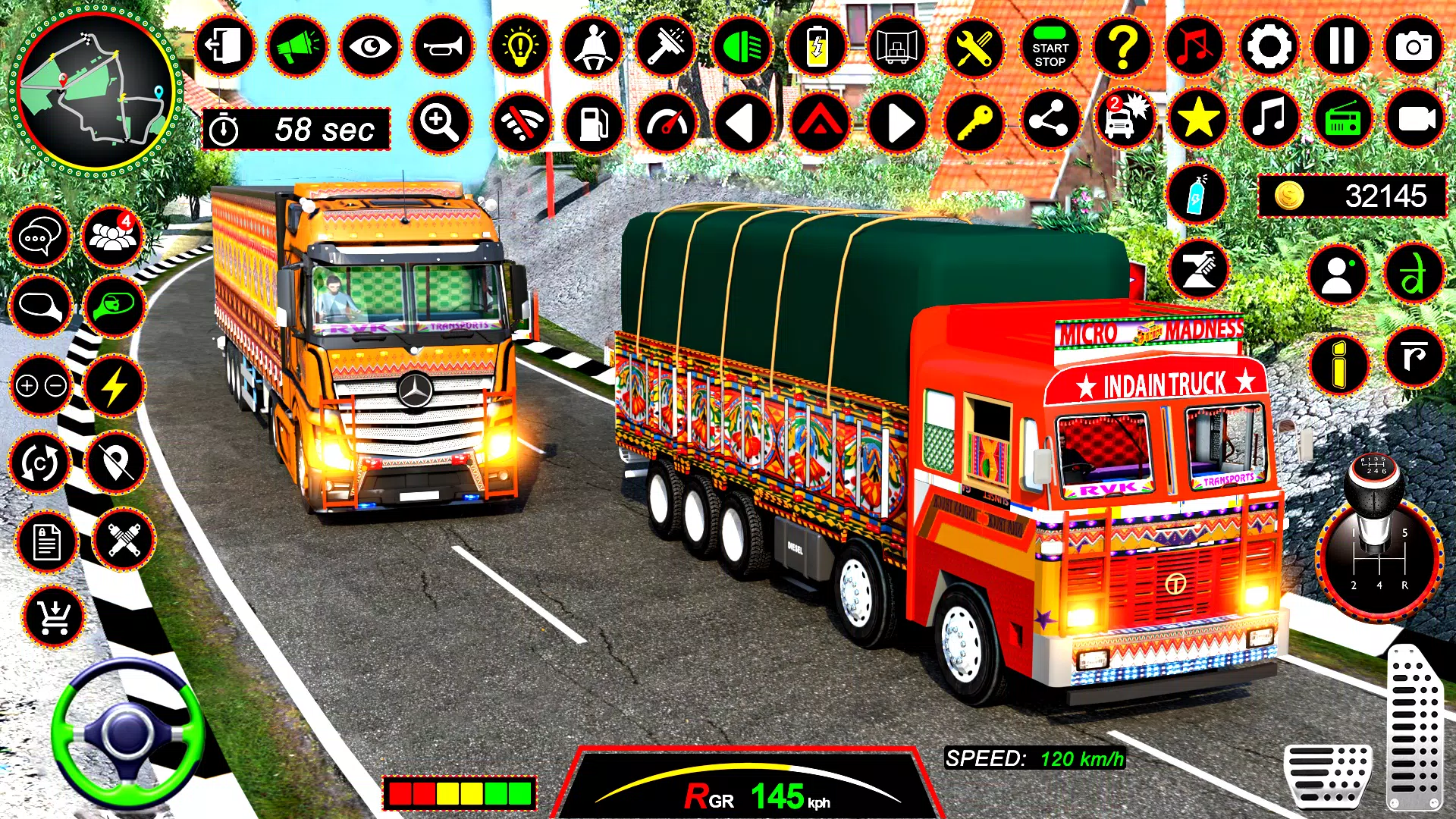Open the fuel pump icon
The image size is (1456, 819).
[594, 123]
